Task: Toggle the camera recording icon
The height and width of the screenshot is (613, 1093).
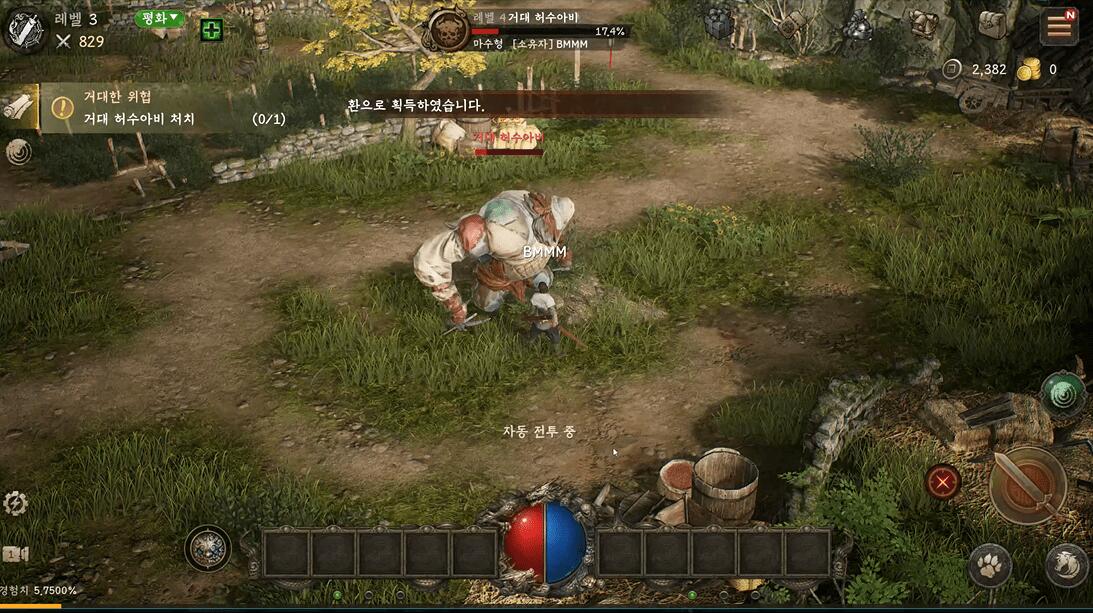Action: (15, 554)
